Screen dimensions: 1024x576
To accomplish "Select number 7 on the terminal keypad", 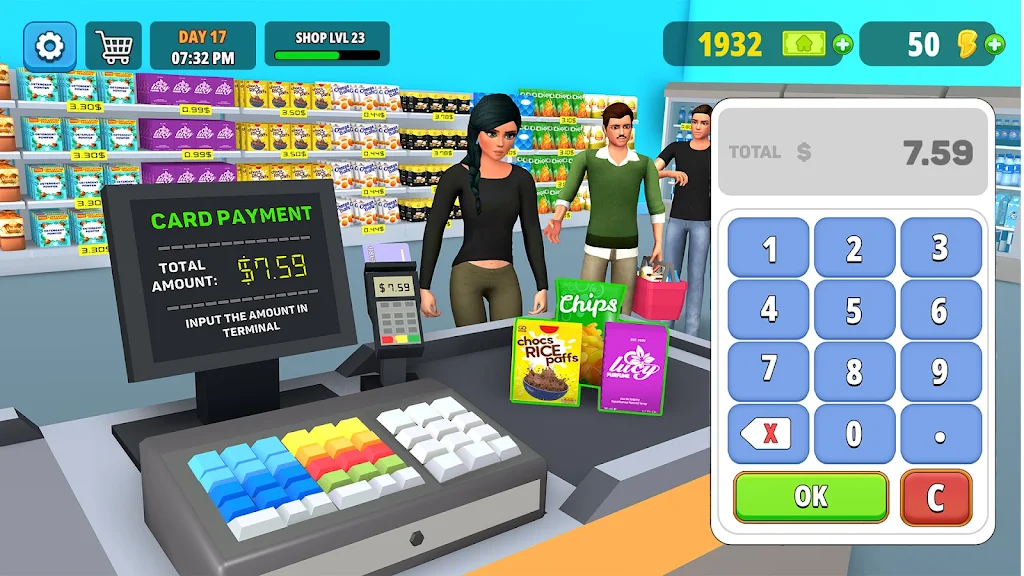I will pos(768,372).
